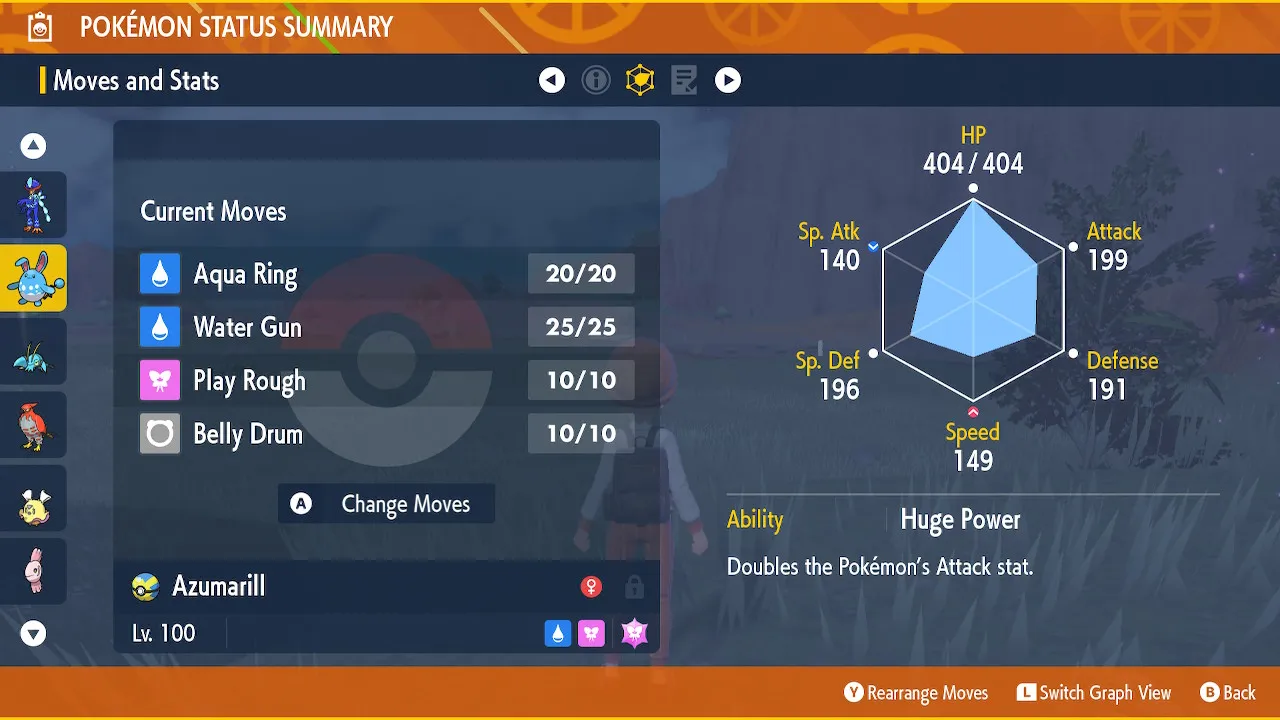Screen dimensions: 1280x720
Task: Click the up arrow above the party list
Action: (x=33, y=145)
